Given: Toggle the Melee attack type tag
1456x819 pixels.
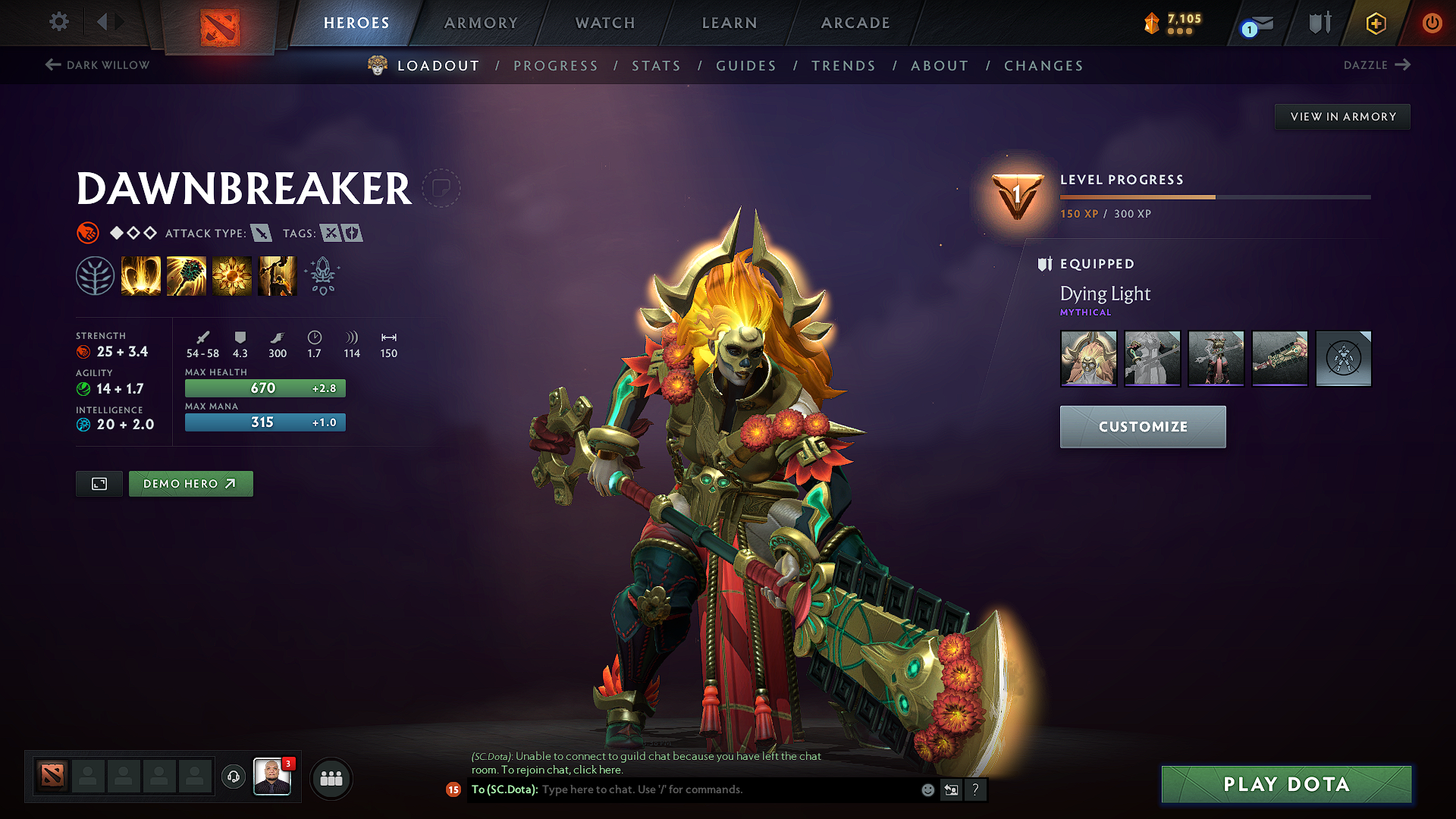Looking at the screenshot, I should click(x=262, y=234).
